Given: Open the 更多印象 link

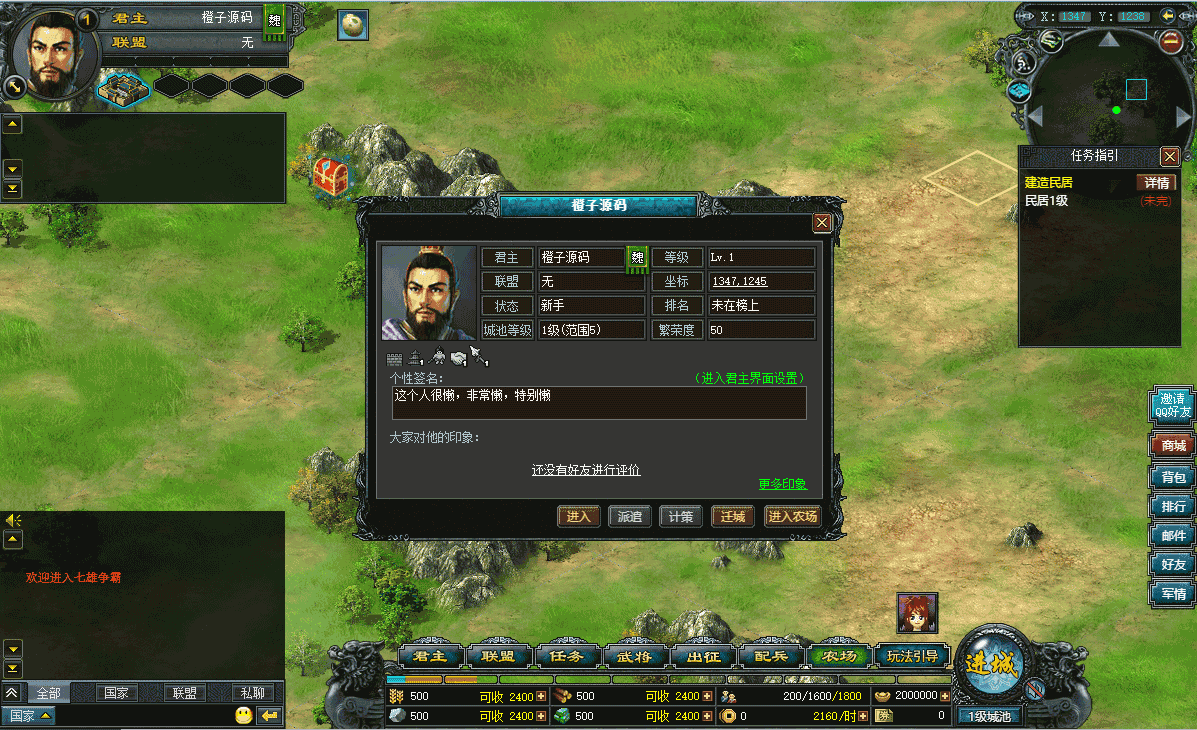Looking at the screenshot, I should [x=782, y=485].
